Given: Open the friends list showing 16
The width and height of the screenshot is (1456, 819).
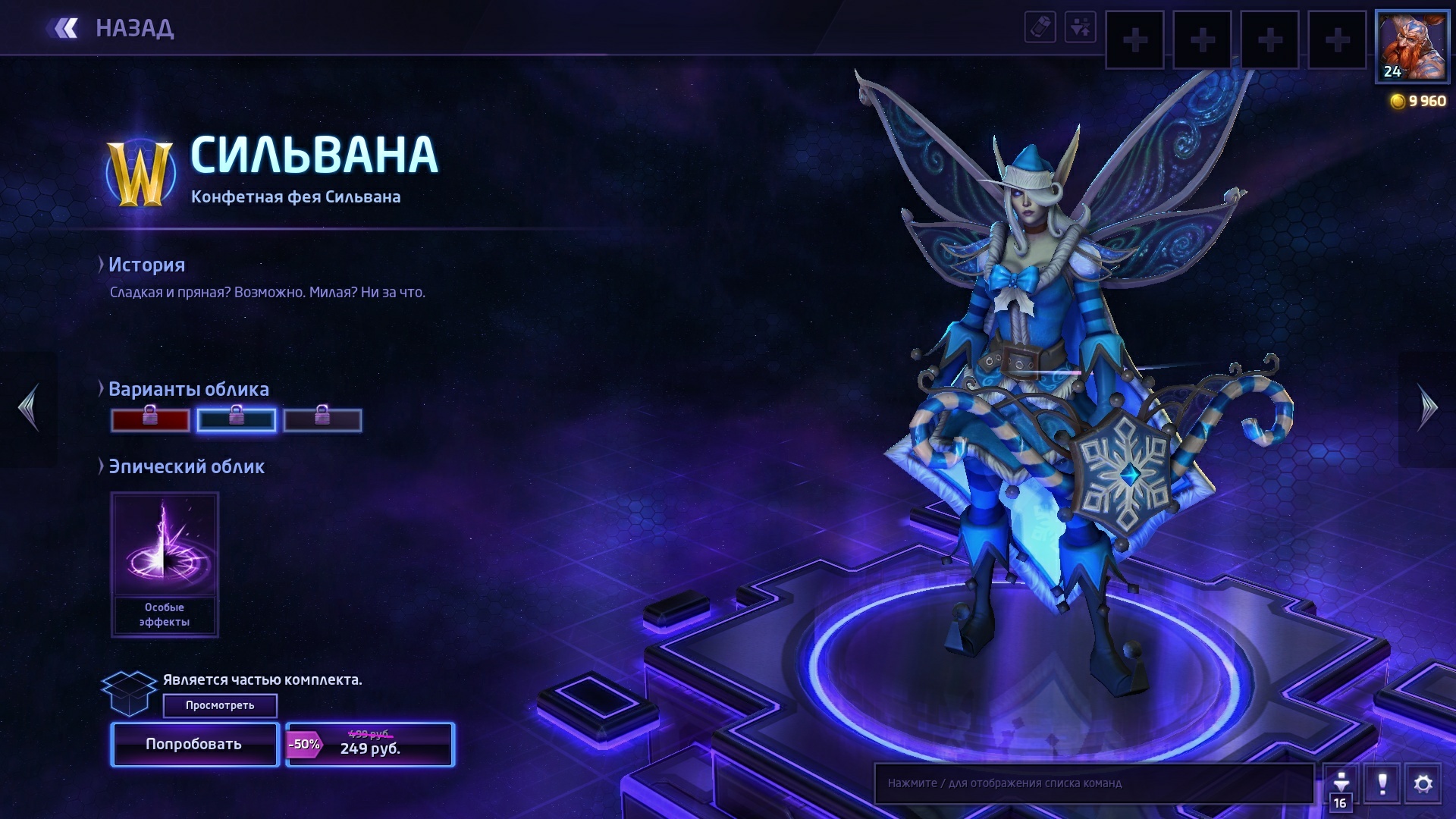Looking at the screenshot, I should pyautogui.click(x=1340, y=789).
